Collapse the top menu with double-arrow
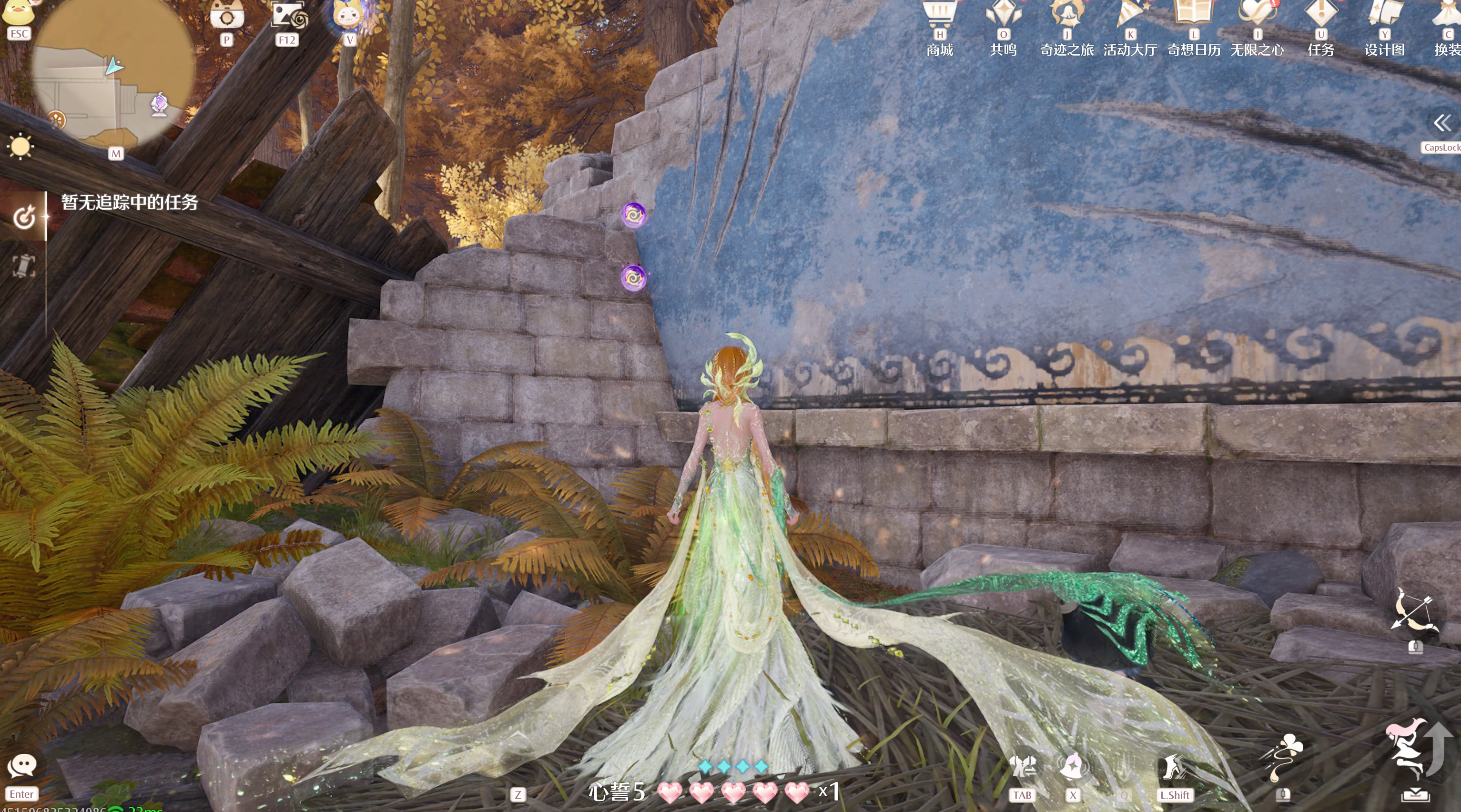The width and height of the screenshot is (1461, 812). [1442, 122]
